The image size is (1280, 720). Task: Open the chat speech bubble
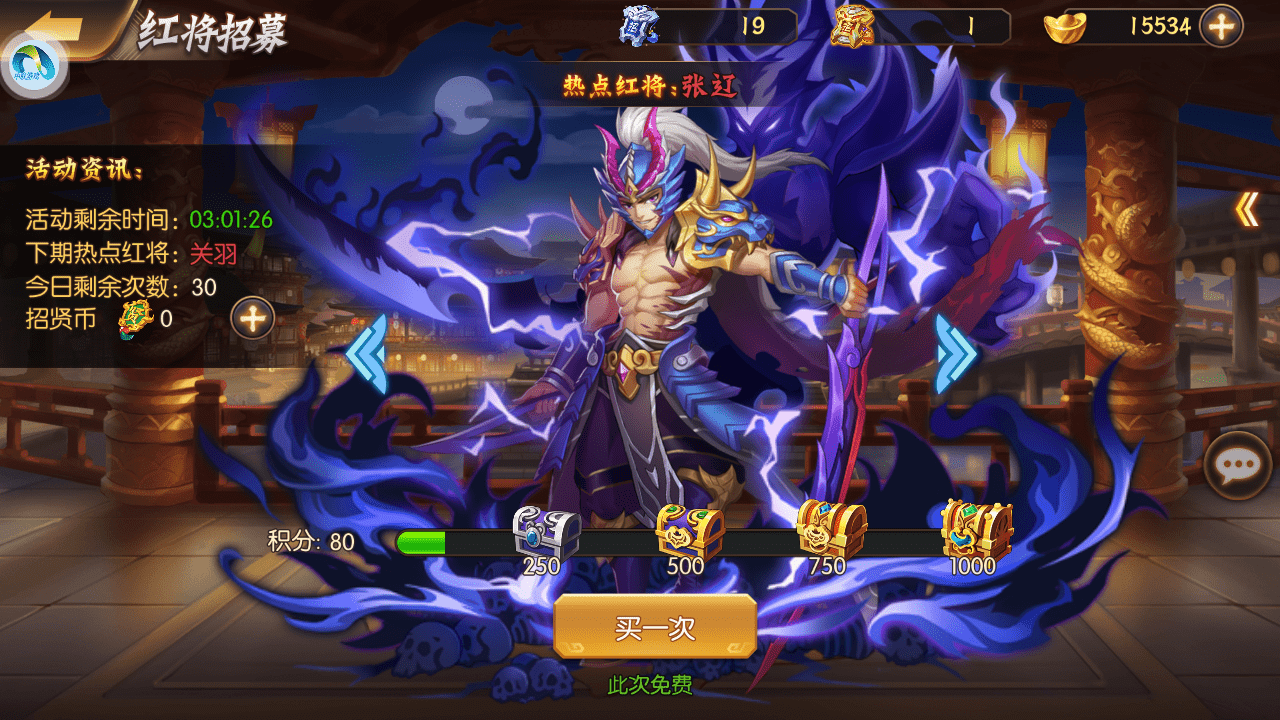click(x=1237, y=465)
